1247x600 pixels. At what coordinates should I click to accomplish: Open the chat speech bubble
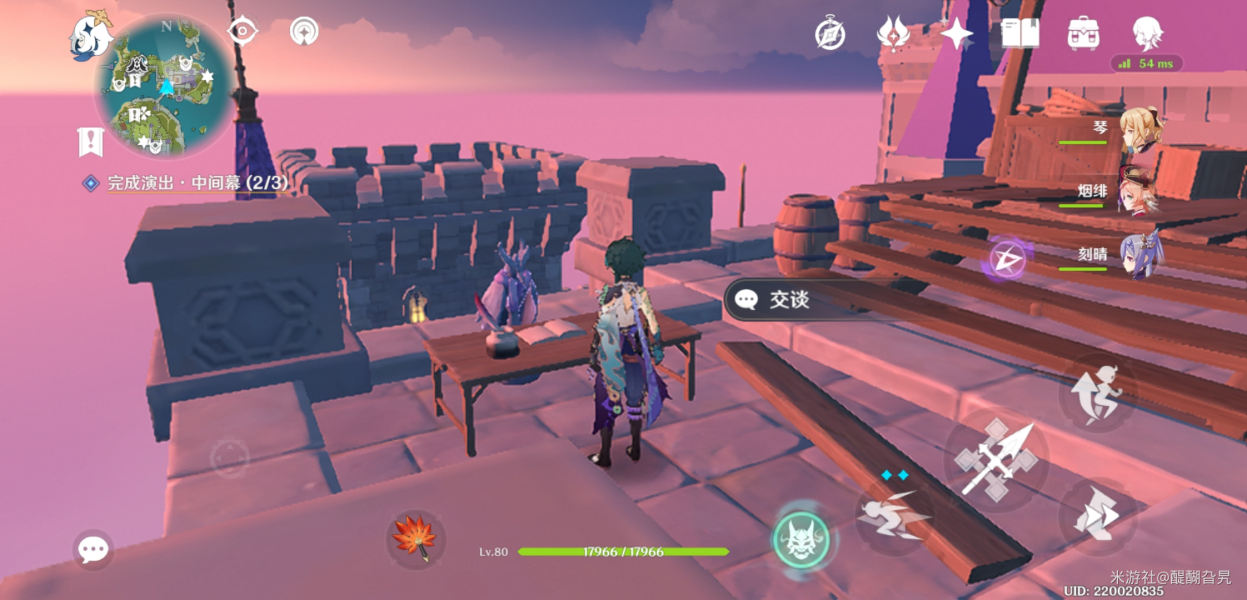pos(93,549)
